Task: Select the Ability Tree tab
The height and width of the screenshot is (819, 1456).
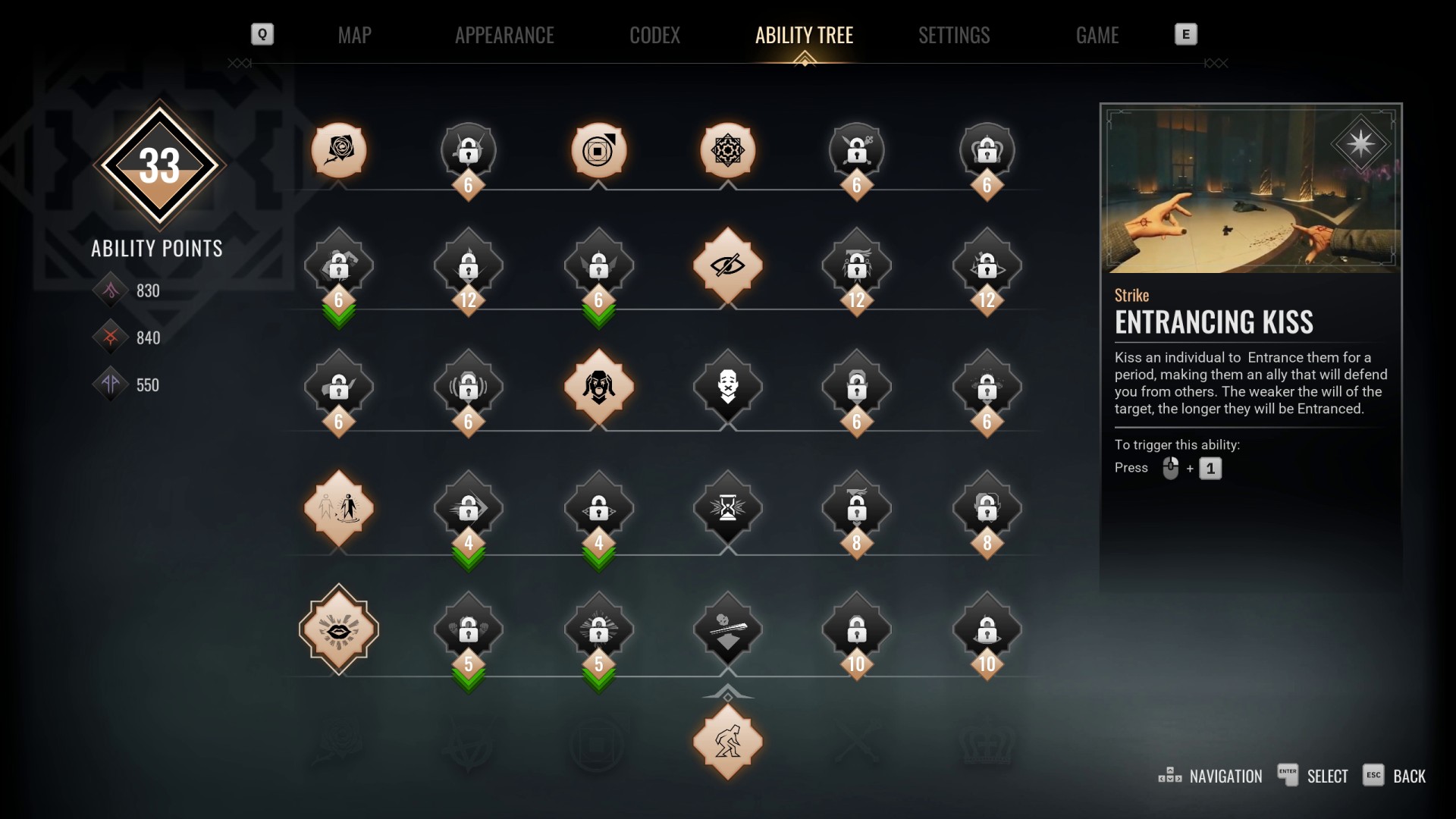Action: 804,35
